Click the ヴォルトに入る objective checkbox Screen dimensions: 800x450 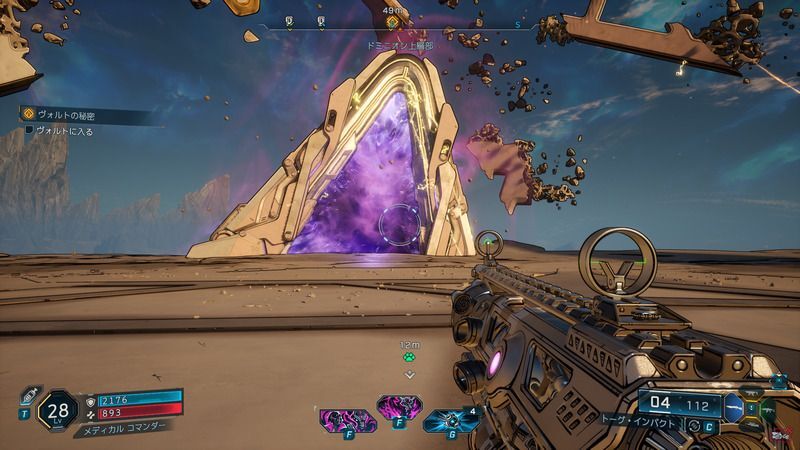[29, 131]
